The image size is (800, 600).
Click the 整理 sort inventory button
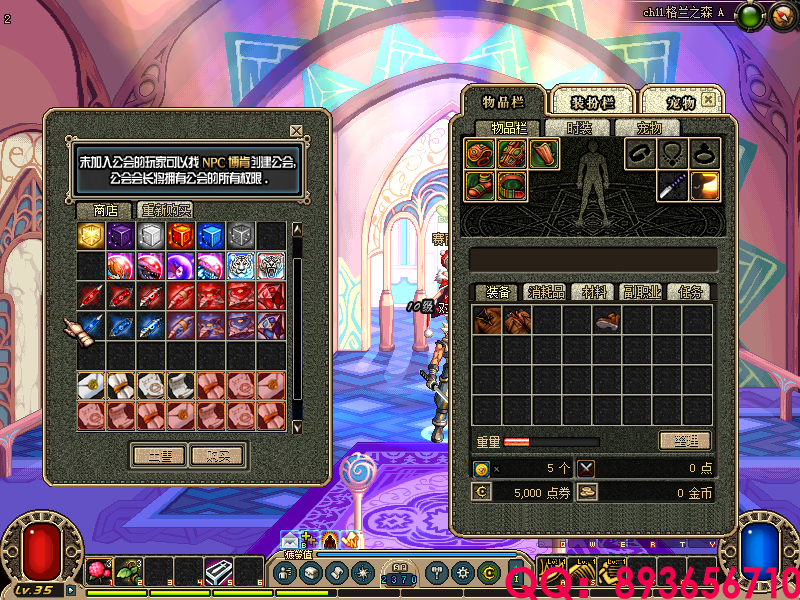(685, 440)
